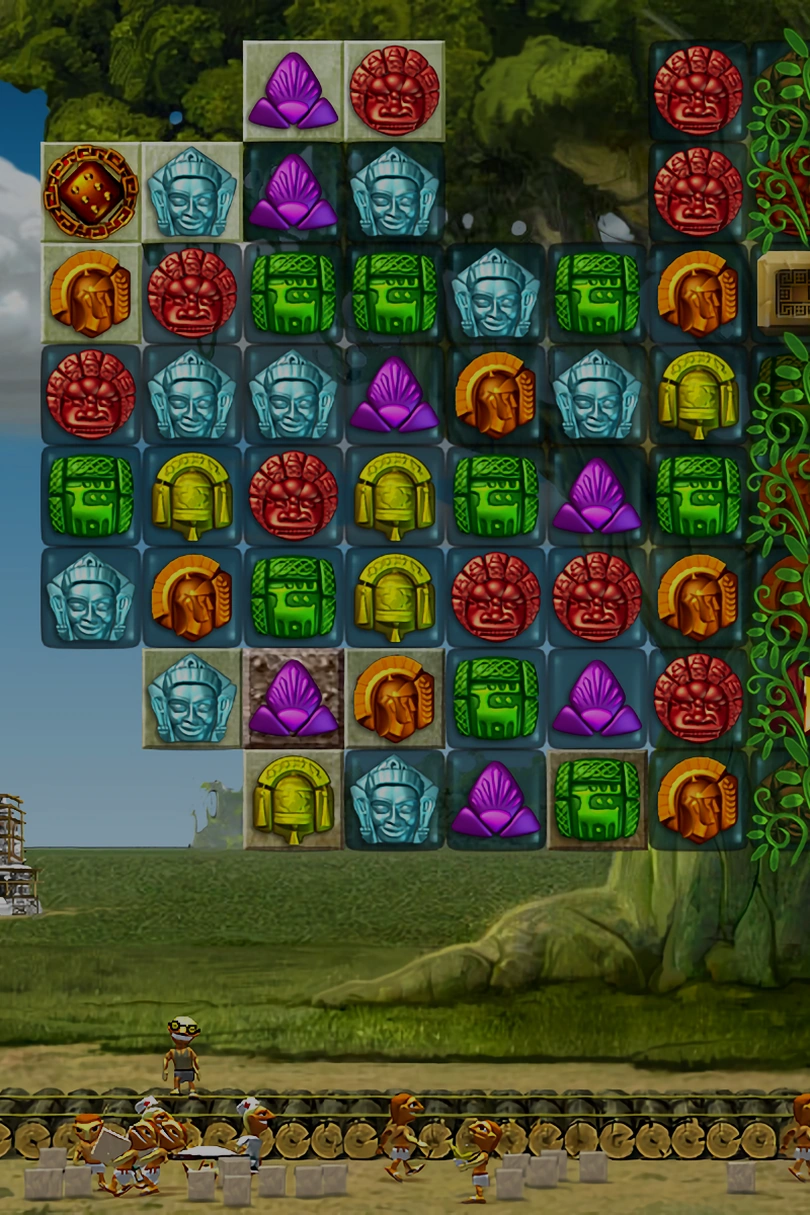Image resolution: width=810 pixels, height=1215 pixels.
Task: Click the green idol tile on stone background
Action: click(597, 798)
